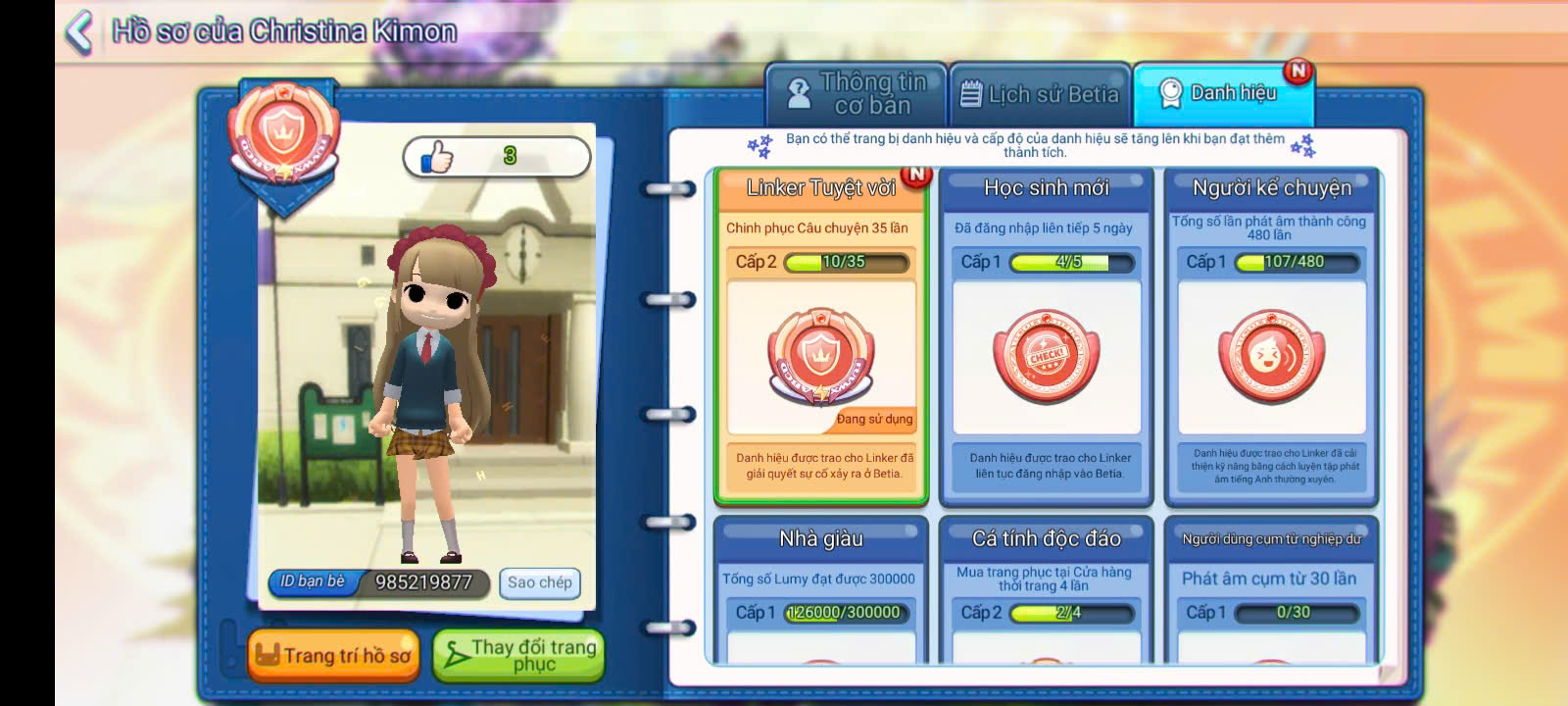Copy friend ID with Sao chép

(x=539, y=582)
